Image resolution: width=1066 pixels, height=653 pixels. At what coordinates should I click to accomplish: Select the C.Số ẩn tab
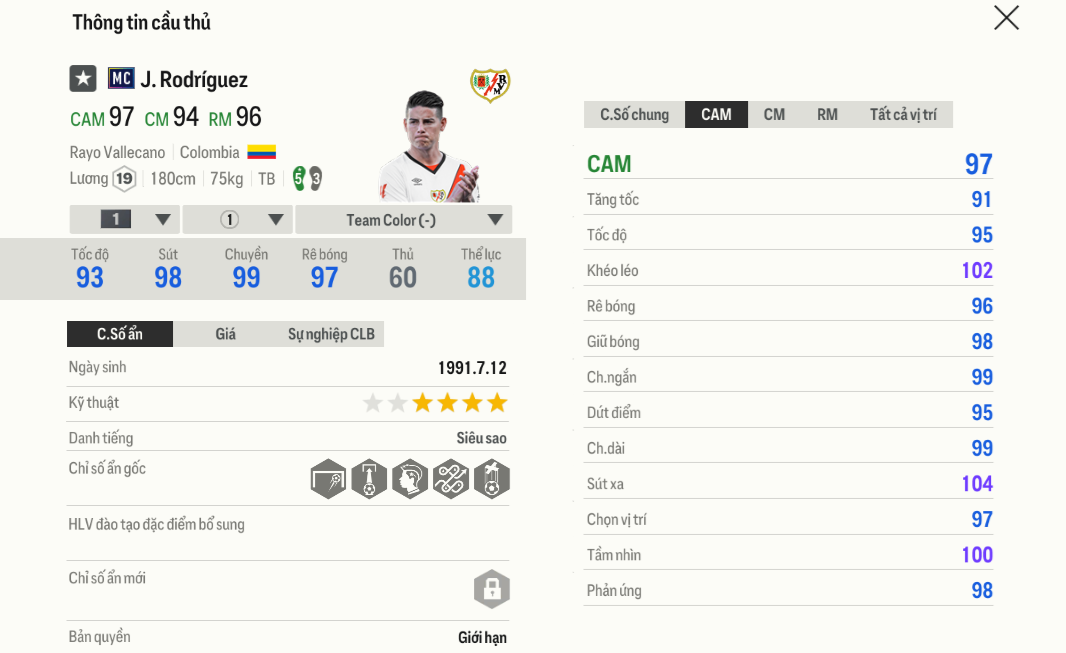click(x=120, y=334)
